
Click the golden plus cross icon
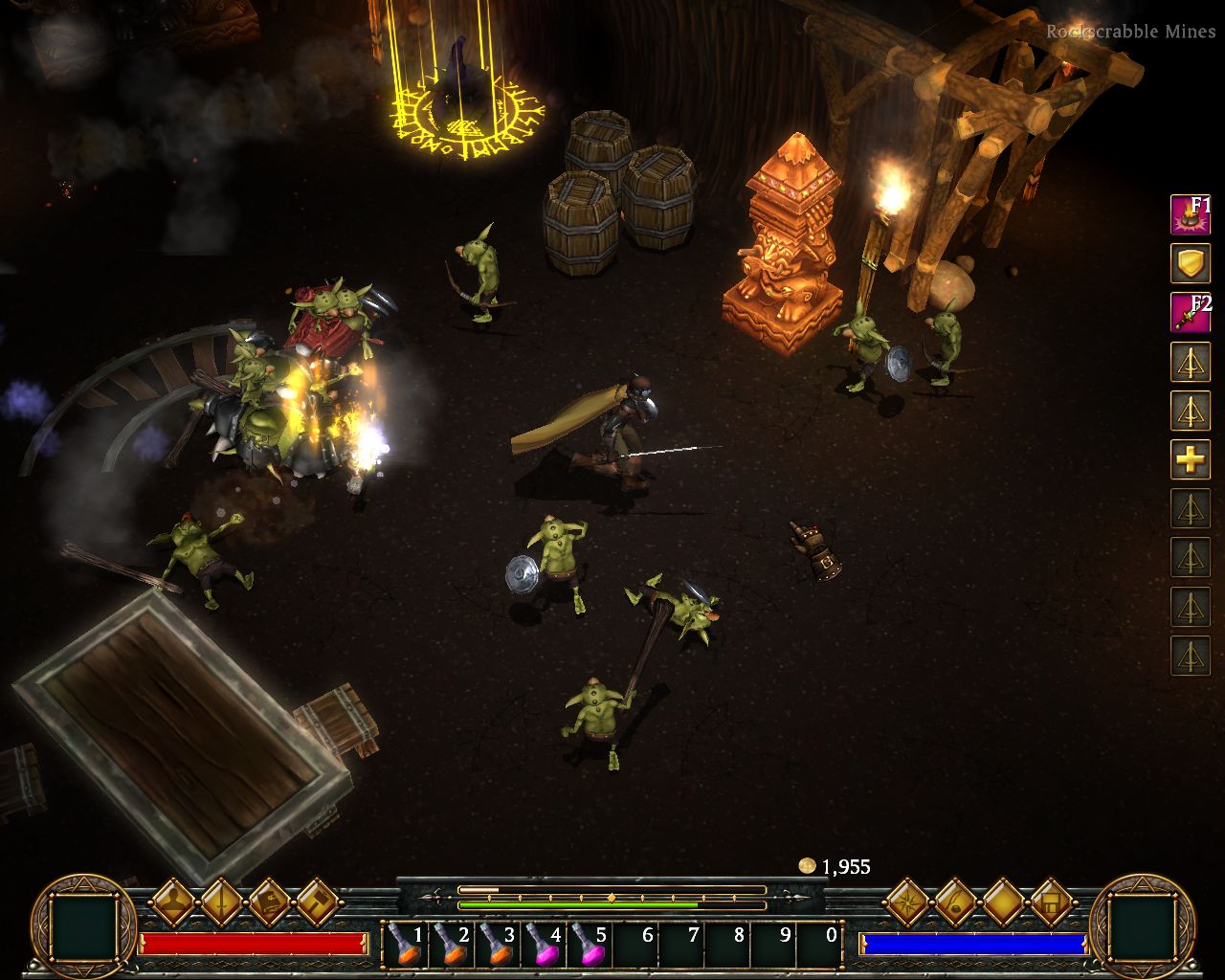[x=1191, y=459]
